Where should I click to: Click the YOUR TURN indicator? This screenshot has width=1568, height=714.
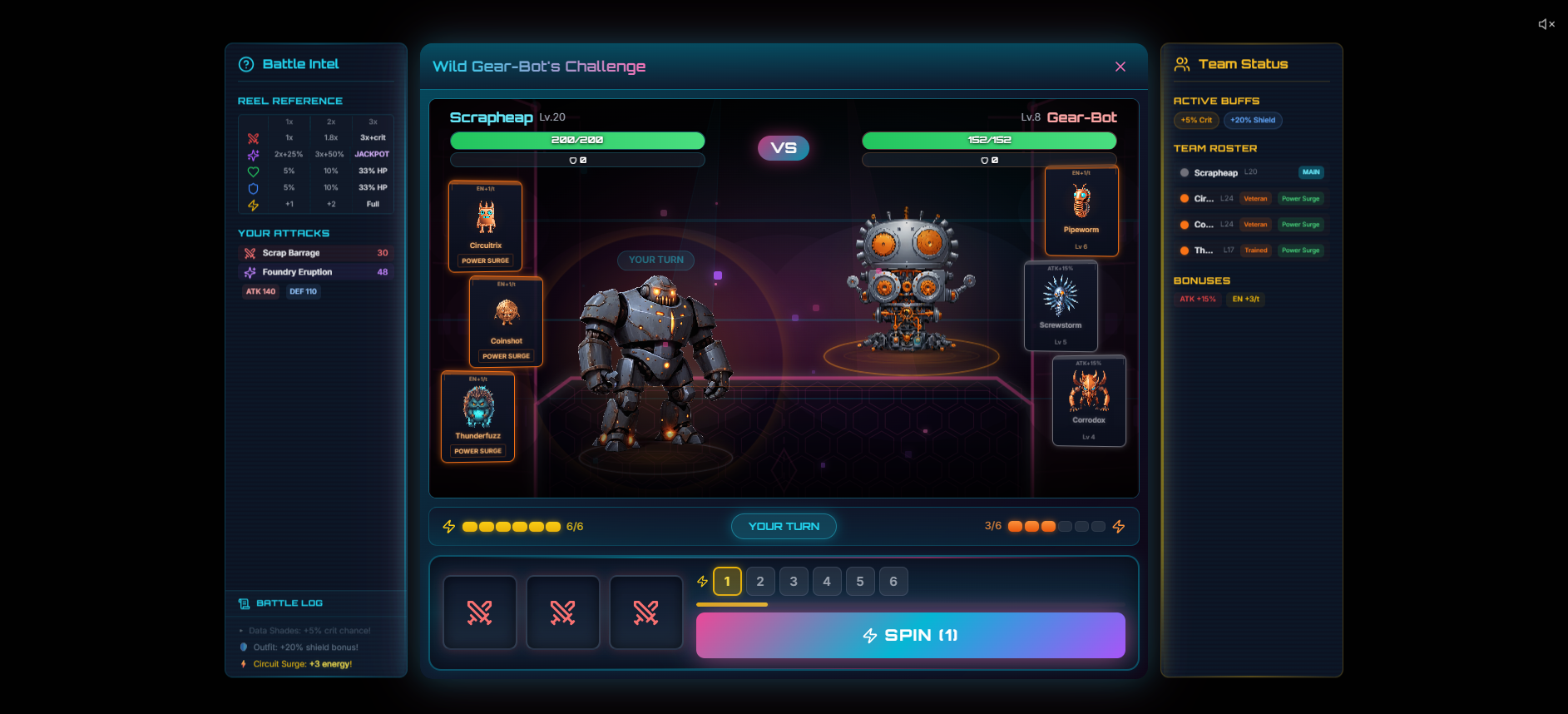[783, 526]
